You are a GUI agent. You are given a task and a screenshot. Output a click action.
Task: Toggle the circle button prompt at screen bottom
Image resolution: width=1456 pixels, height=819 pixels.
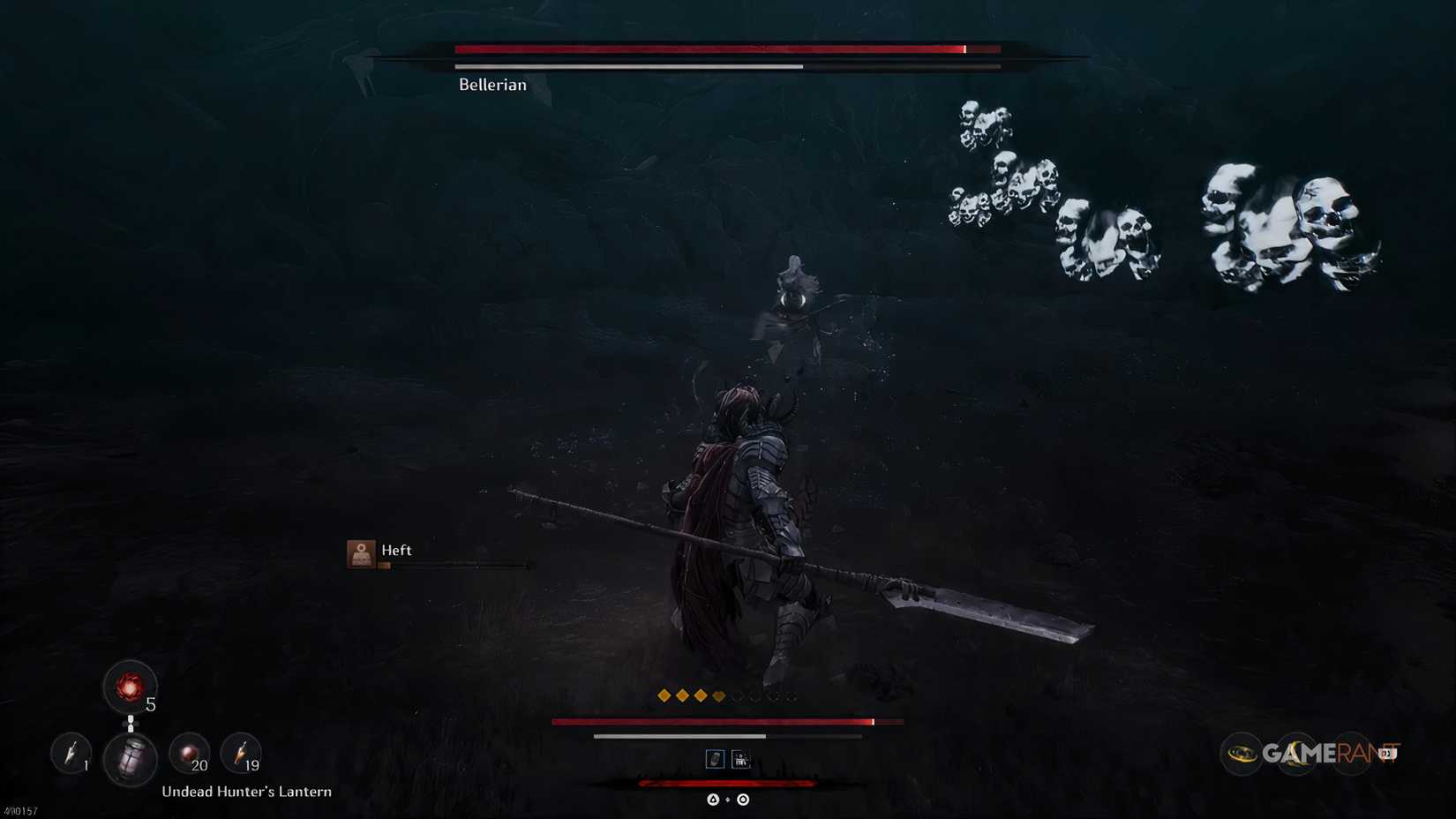coord(742,800)
